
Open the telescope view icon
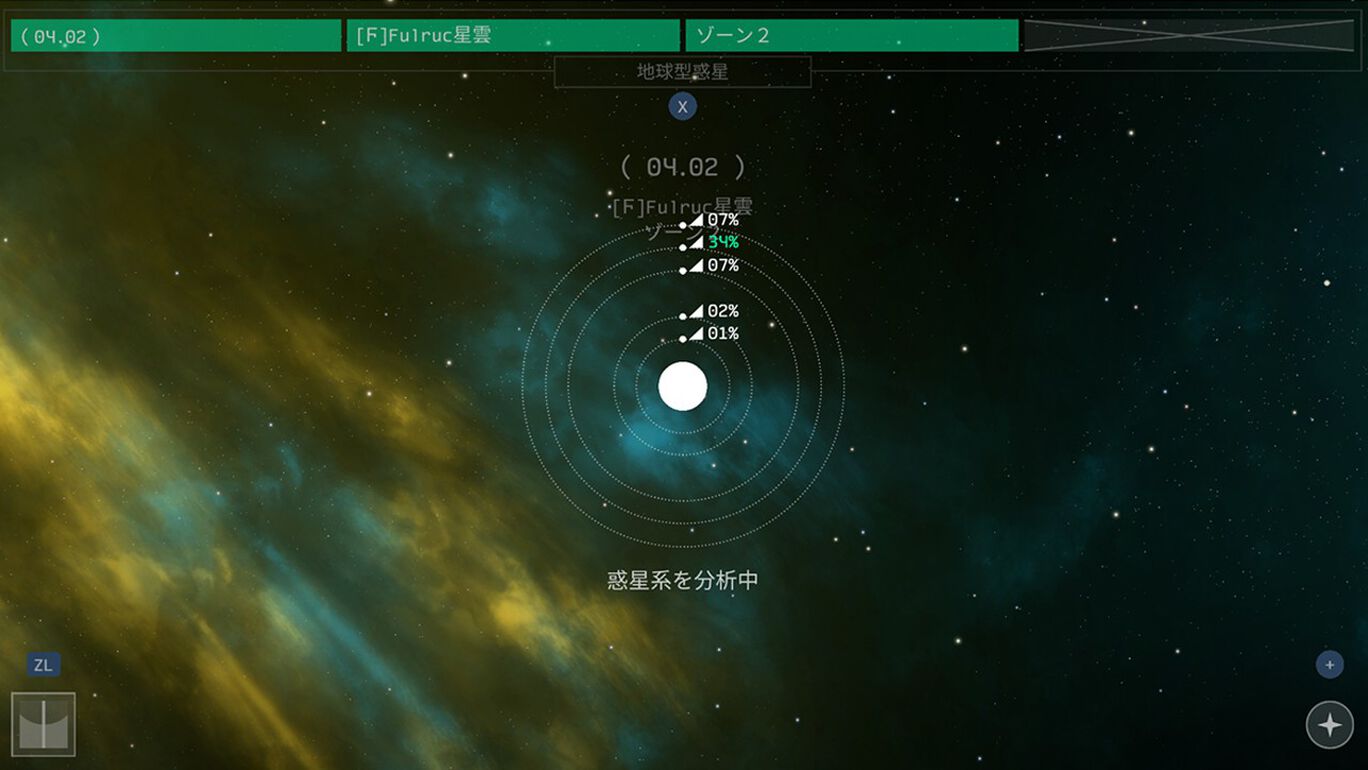42,722
